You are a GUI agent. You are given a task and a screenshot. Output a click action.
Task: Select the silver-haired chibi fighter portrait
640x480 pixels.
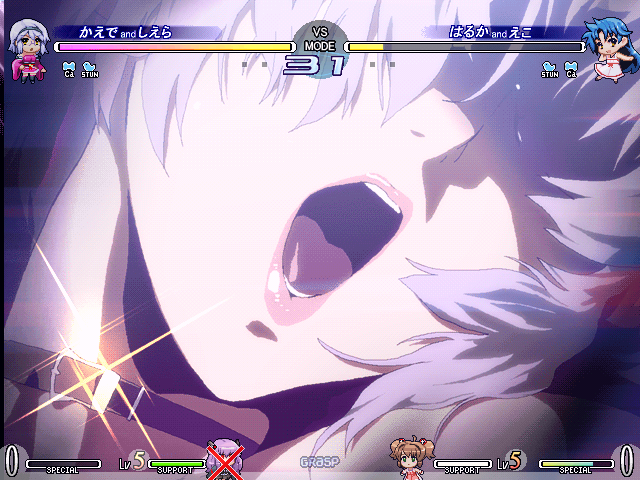(x=26, y=48)
